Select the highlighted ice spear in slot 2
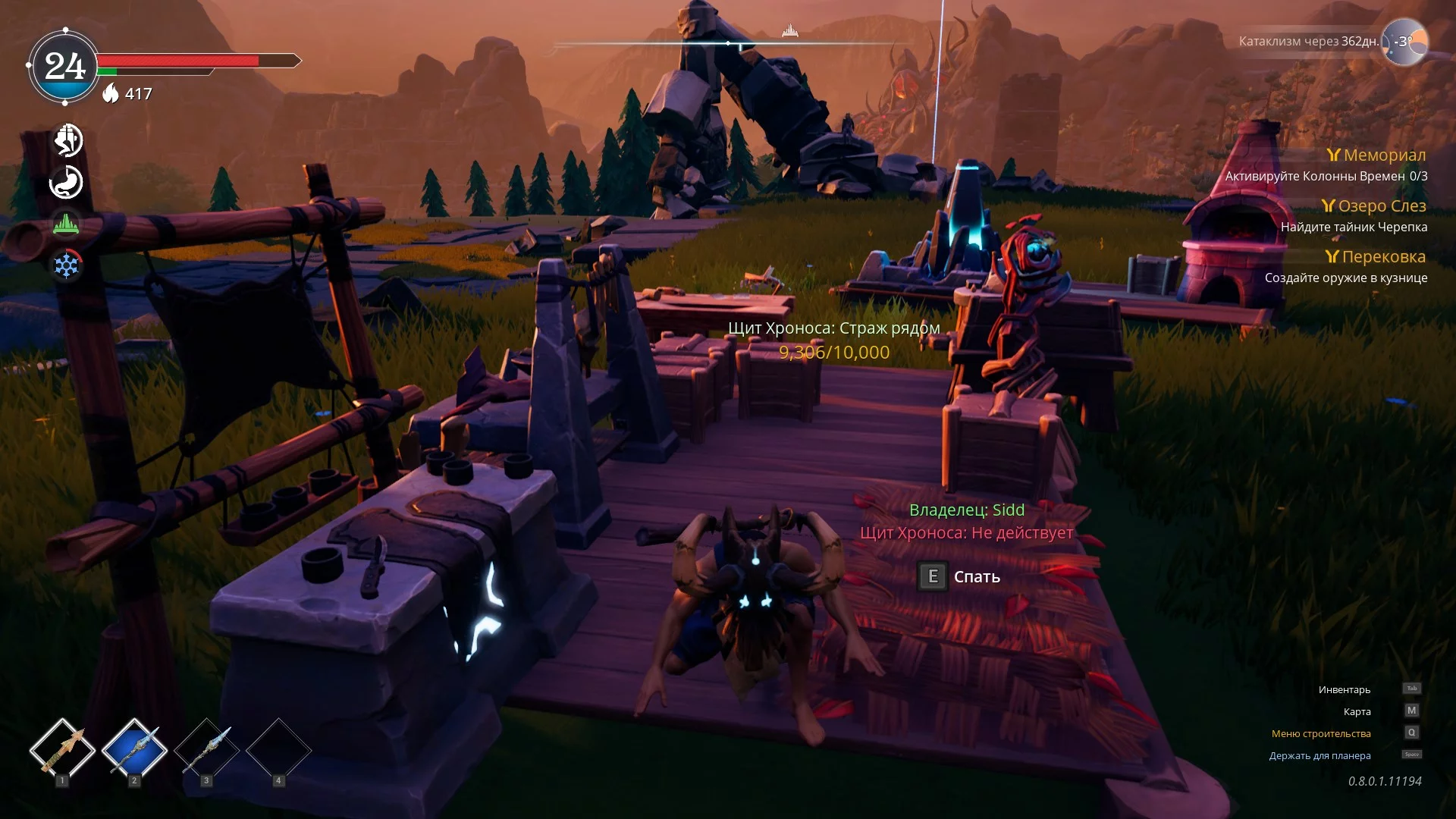Image resolution: width=1456 pixels, height=819 pixels. pyautogui.click(x=134, y=750)
